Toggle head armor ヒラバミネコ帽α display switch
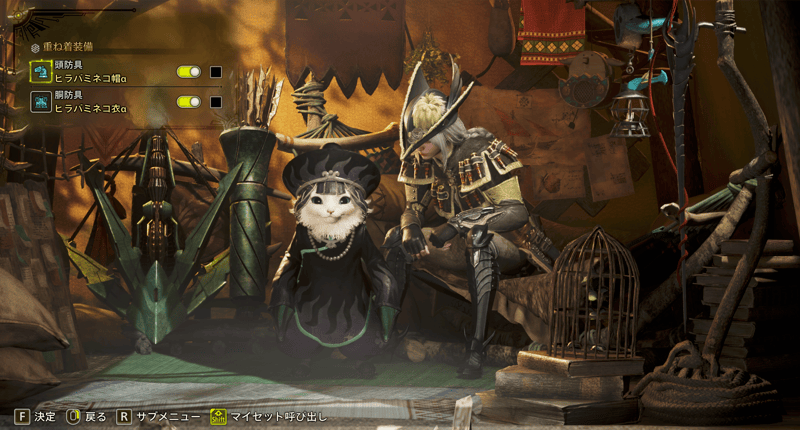800x430 pixels. pos(189,72)
